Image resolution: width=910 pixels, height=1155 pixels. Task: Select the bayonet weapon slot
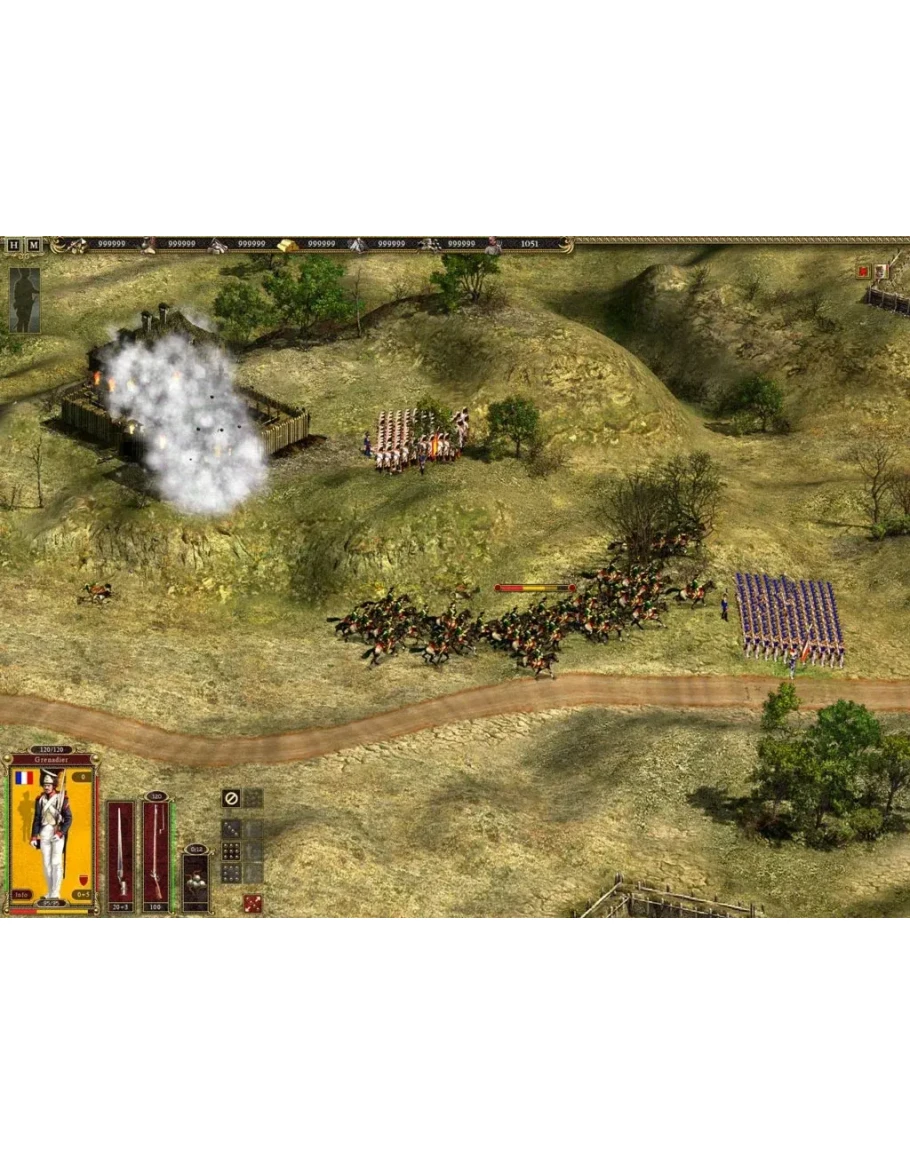point(121,855)
